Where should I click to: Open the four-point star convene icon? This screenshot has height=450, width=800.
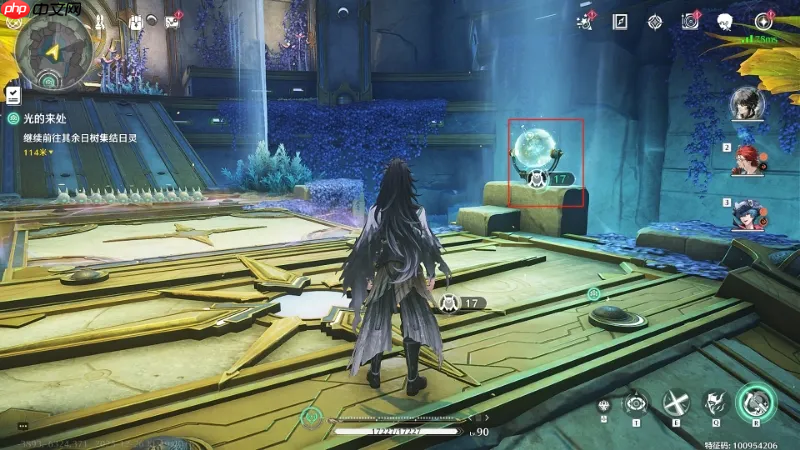coord(763,21)
